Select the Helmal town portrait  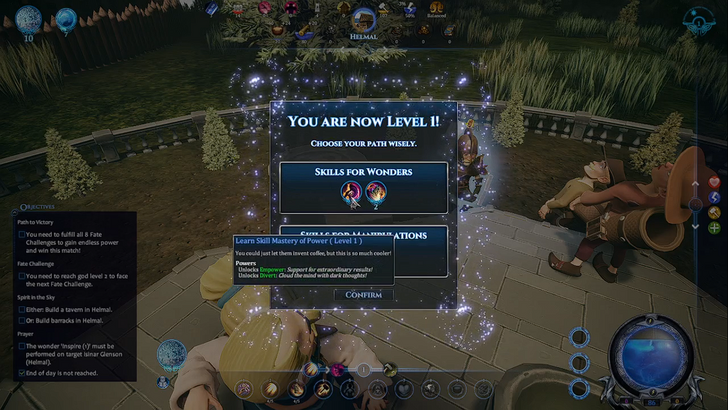click(364, 17)
